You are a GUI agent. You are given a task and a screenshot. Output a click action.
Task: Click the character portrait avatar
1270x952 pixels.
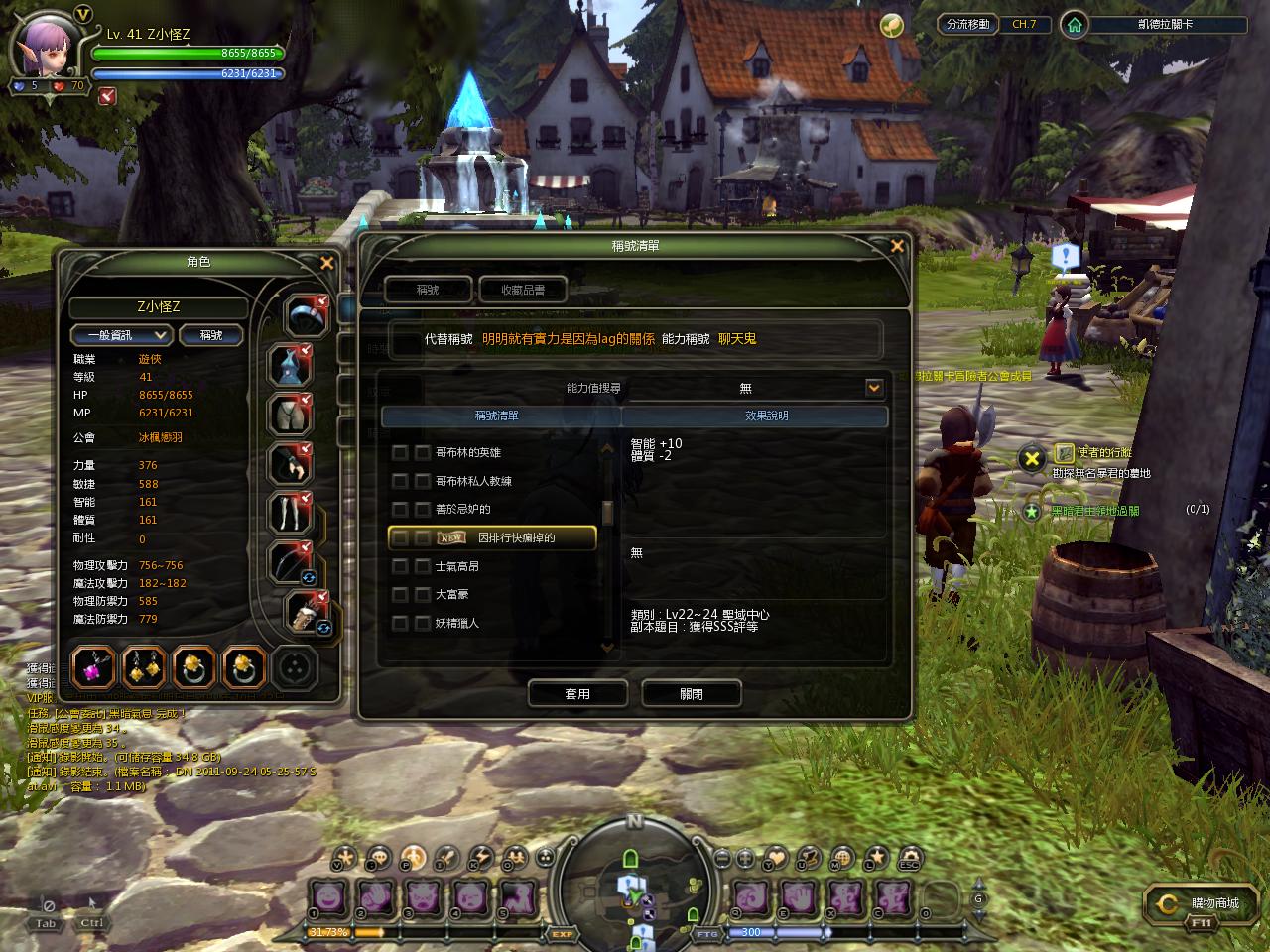tap(47, 48)
